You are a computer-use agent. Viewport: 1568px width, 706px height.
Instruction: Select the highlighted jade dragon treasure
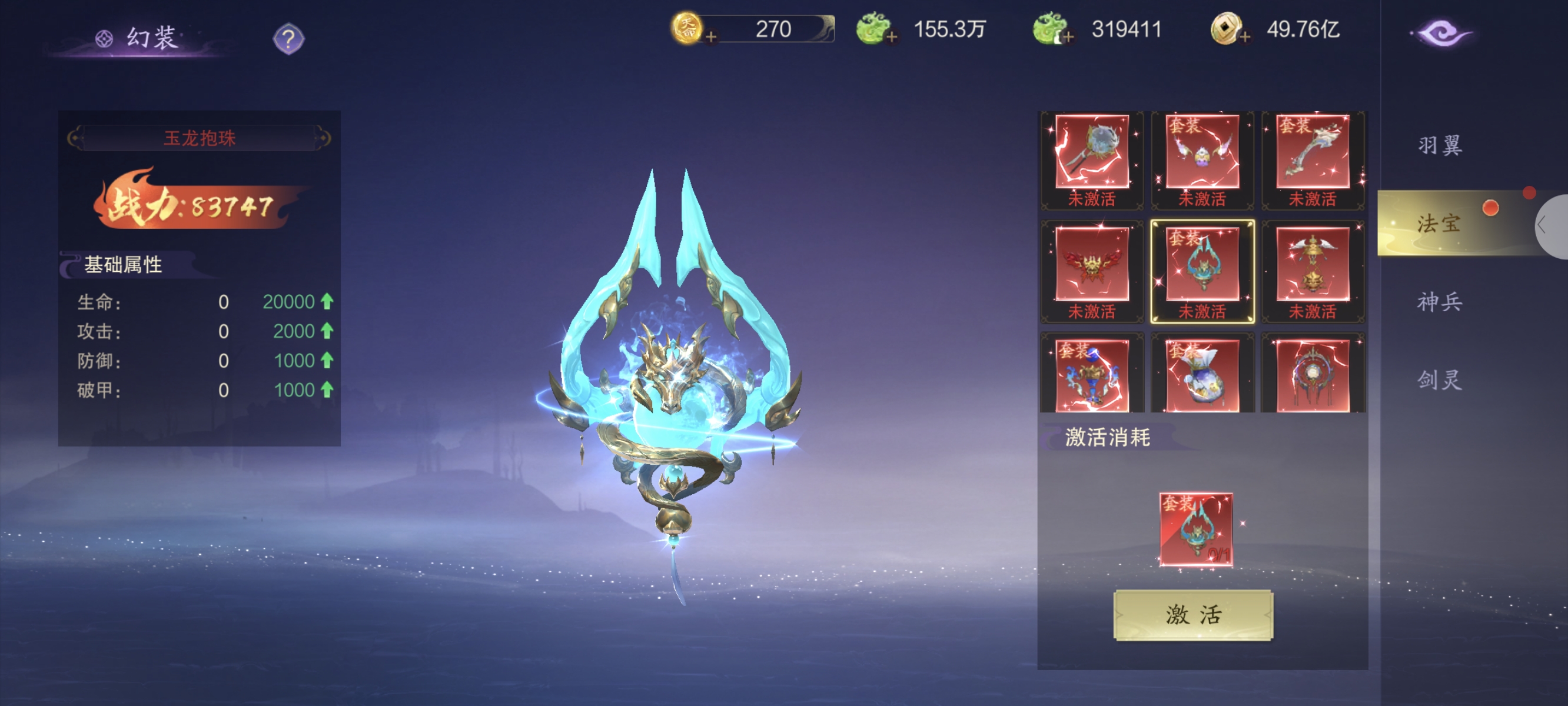(x=1202, y=265)
